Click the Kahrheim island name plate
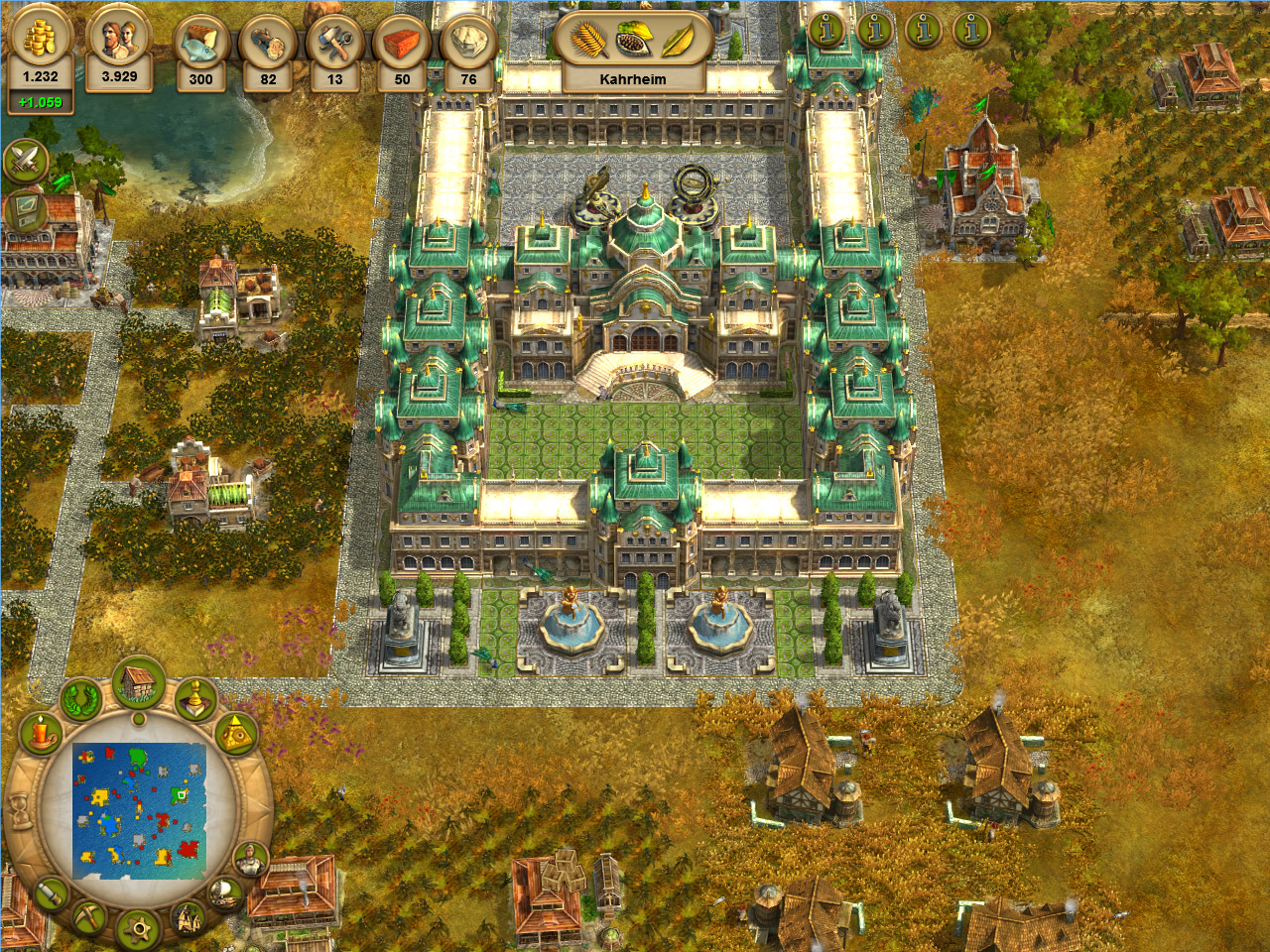The image size is (1270, 952). [x=633, y=78]
